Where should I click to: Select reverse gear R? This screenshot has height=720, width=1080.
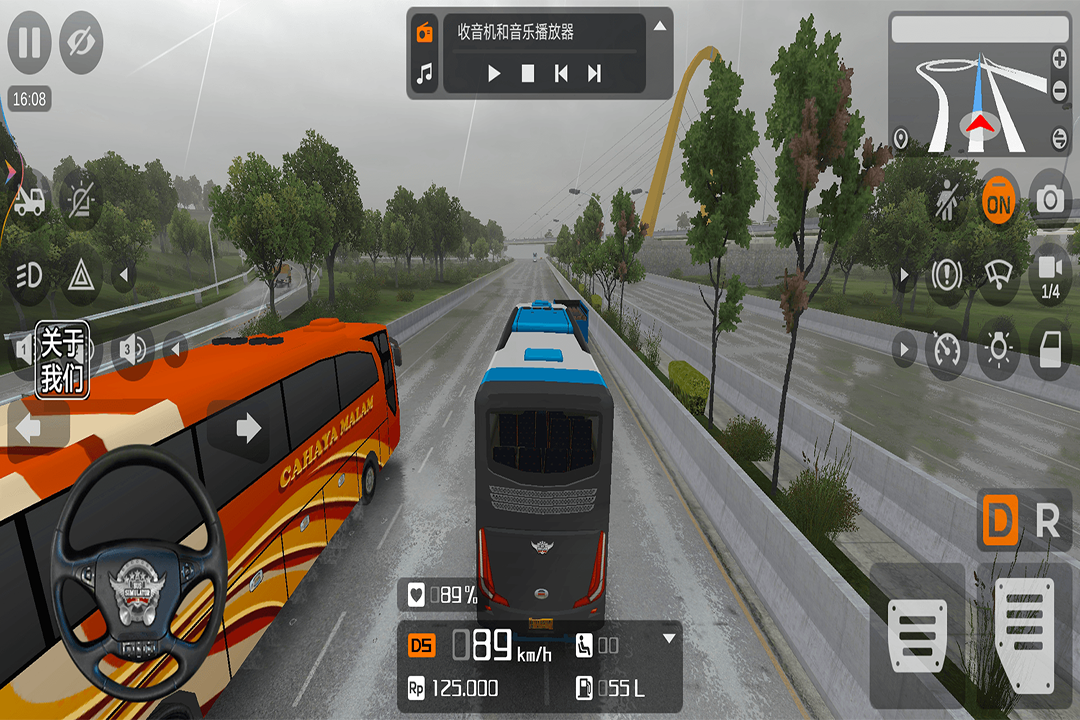click(x=1046, y=521)
